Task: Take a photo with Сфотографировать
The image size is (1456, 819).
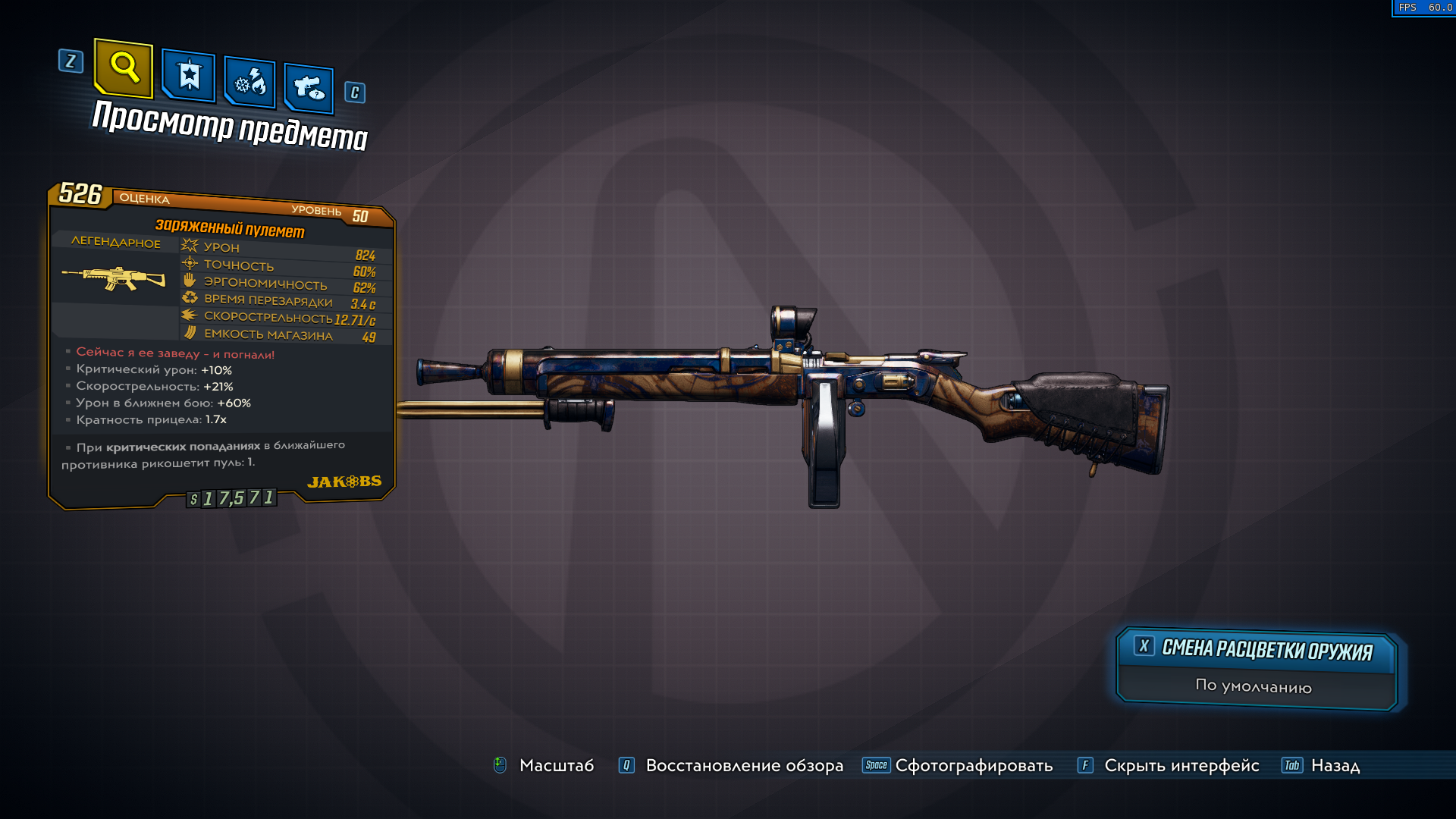Action: pyautogui.click(x=973, y=766)
